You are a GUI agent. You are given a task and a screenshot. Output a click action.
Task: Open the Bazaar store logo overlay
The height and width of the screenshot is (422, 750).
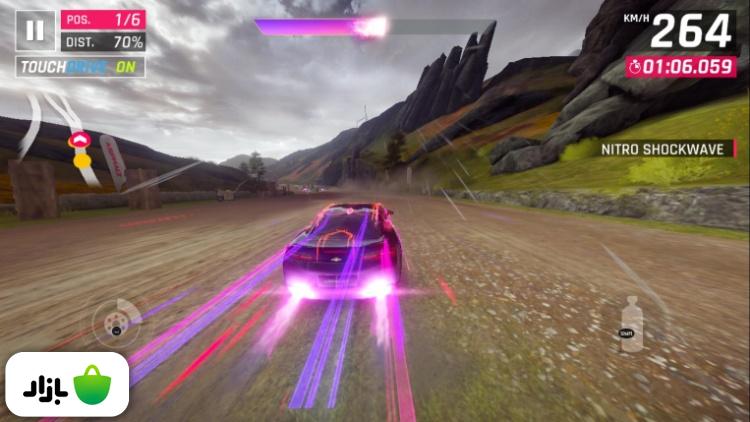tap(67, 385)
